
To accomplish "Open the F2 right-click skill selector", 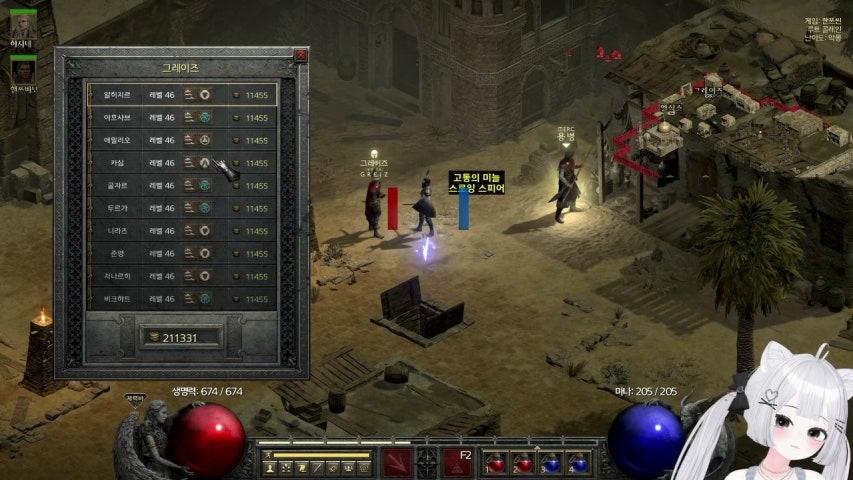I will [458, 462].
